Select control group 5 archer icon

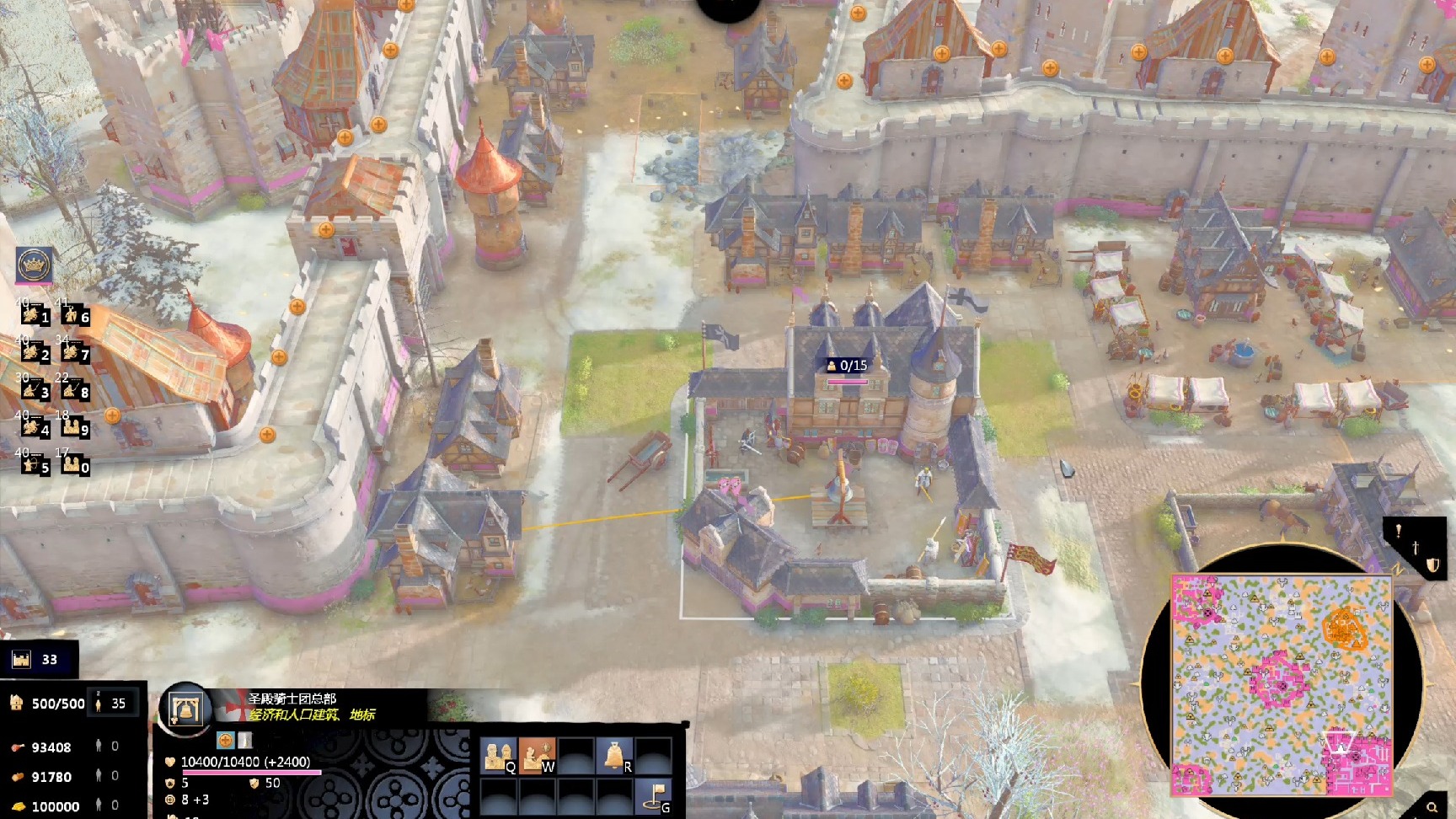tap(35, 465)
